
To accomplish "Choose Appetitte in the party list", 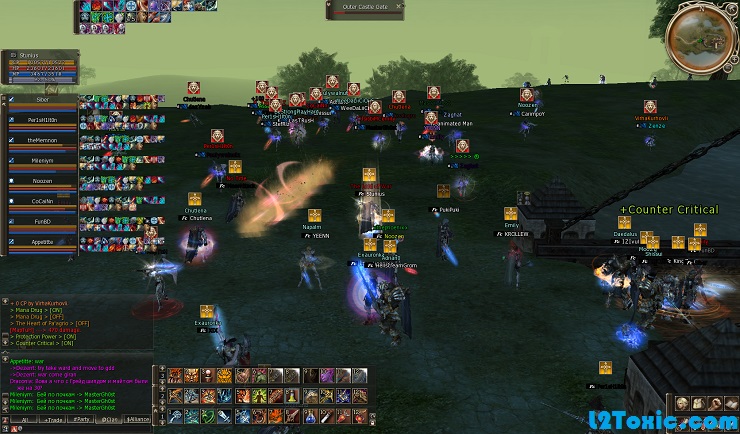I will coord(42,242).
